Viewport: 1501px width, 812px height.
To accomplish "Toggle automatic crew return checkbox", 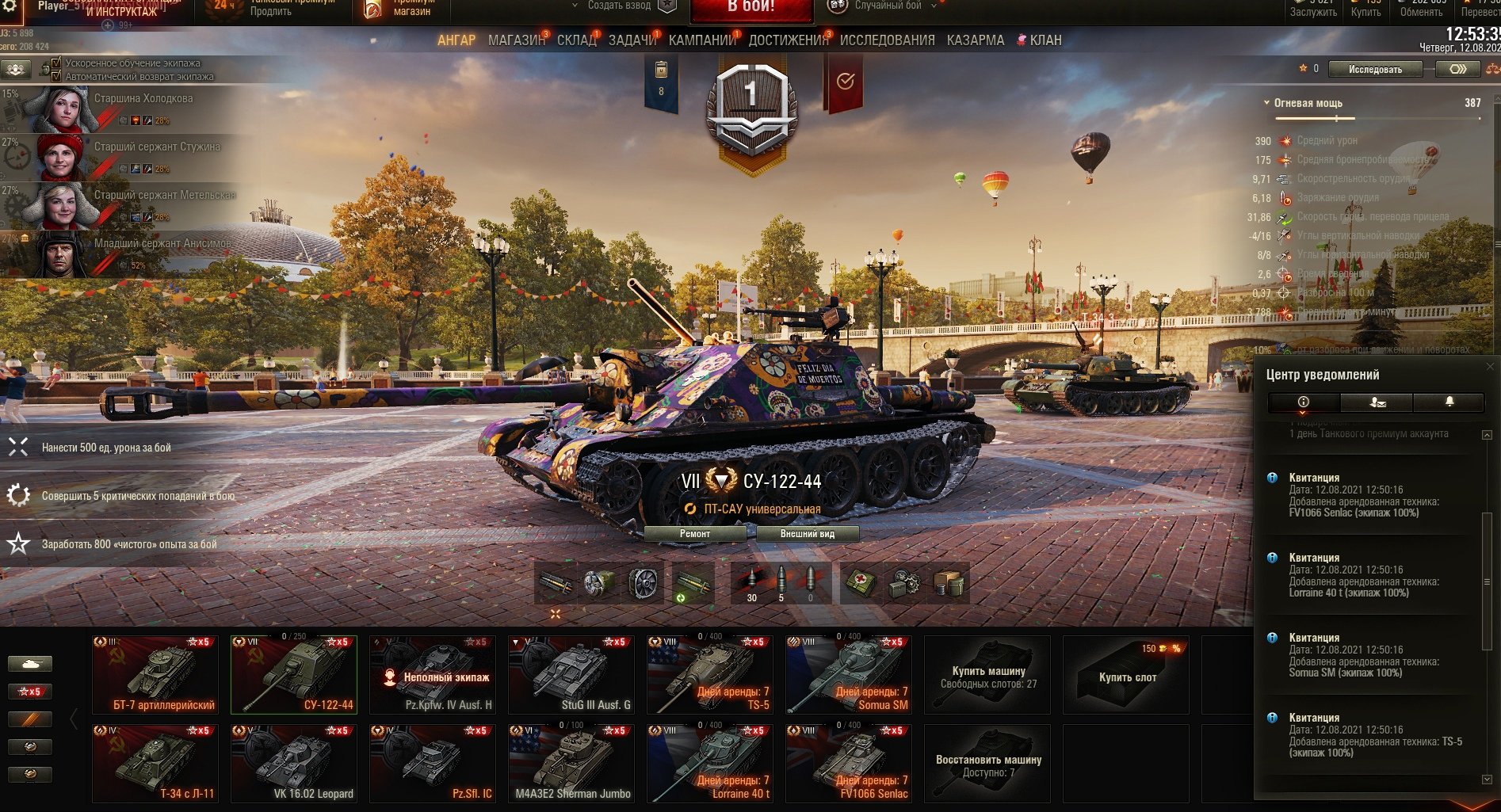I will click(56, 76).
